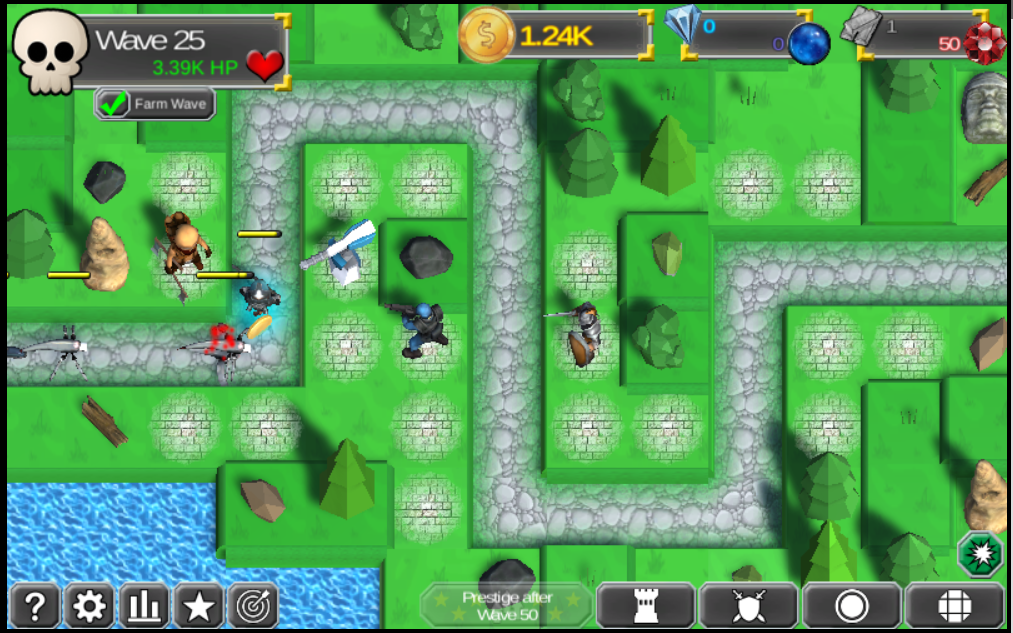
Task: Click the skull wave icon
Action: [x=51, y=52]
